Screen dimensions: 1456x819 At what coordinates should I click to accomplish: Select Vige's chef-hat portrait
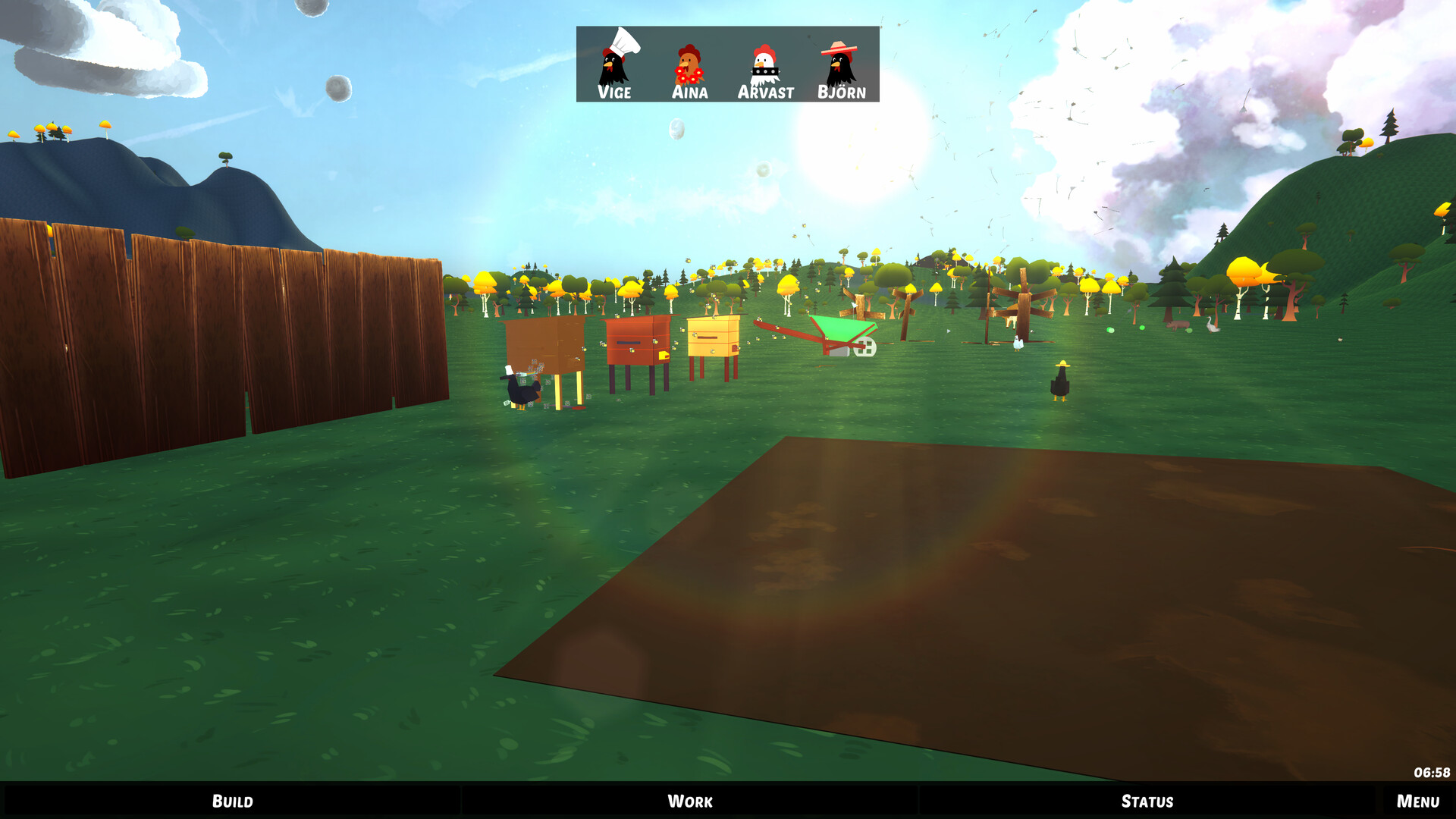(x=614, y=64)
